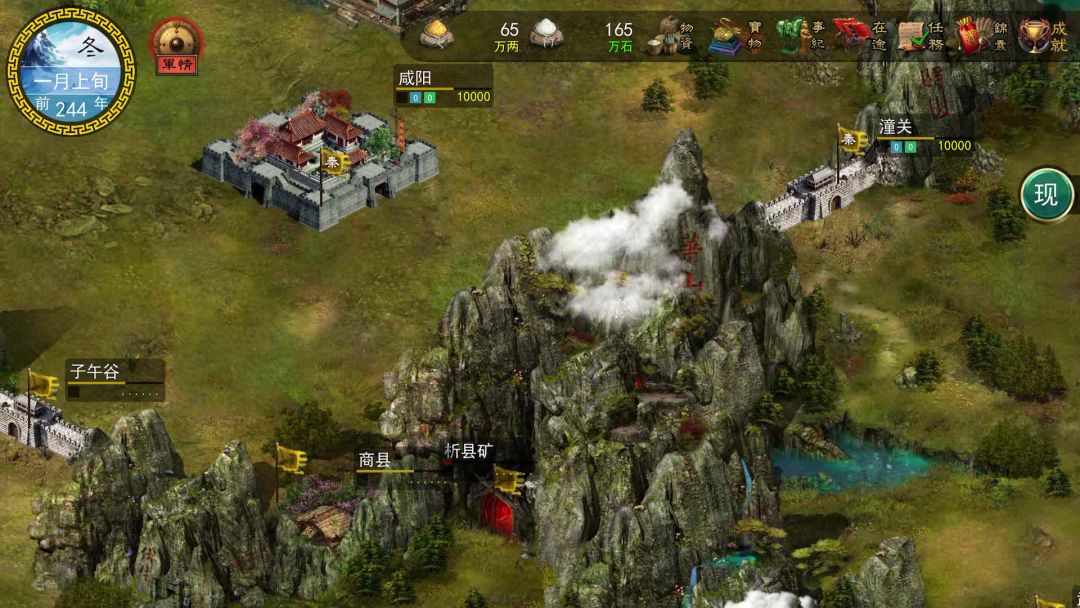Open the 任務 tasks list

(x=922, y=36)
